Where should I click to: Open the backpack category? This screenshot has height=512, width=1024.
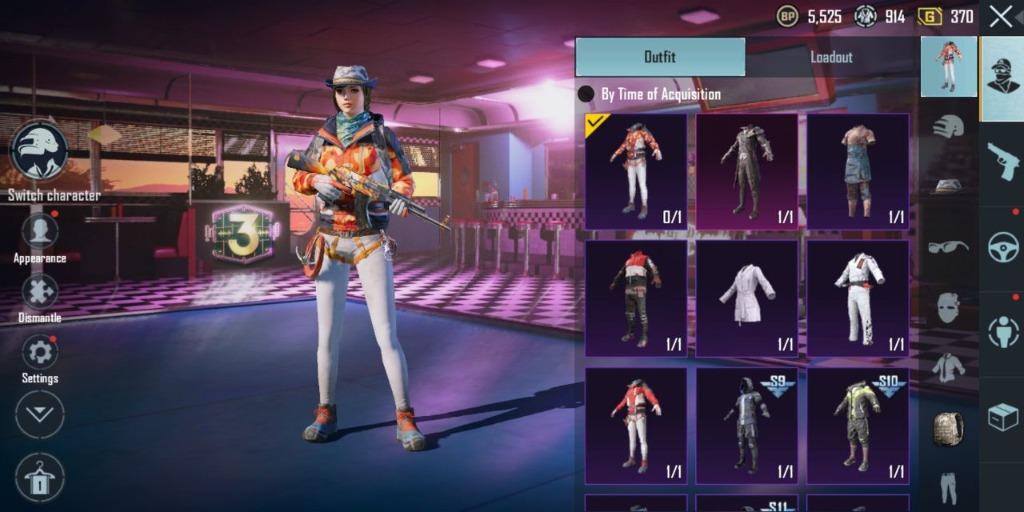[x=948, y=428]
